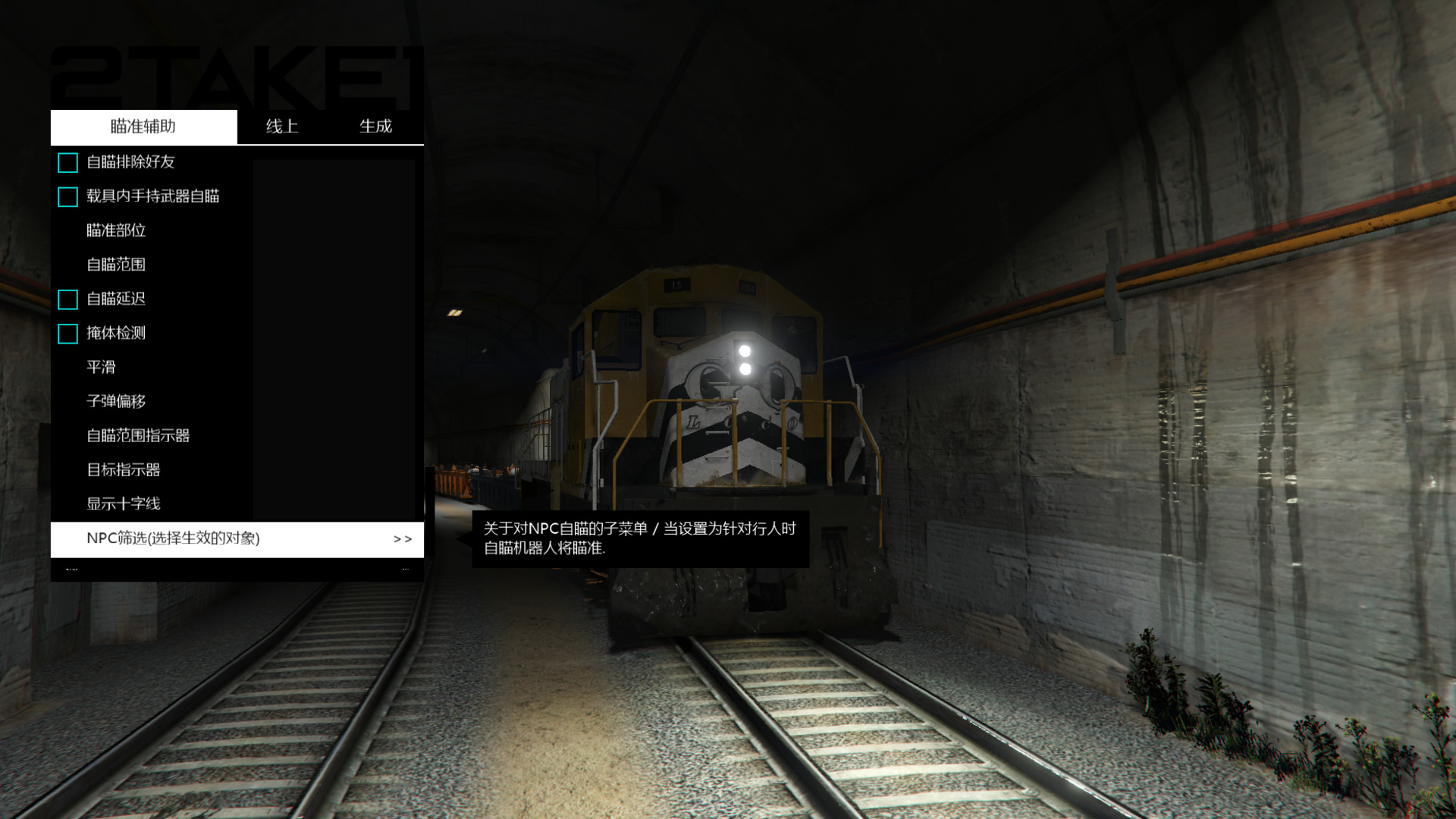Enable 载具内手持武器自瞄 checkbox

(68, 197)
